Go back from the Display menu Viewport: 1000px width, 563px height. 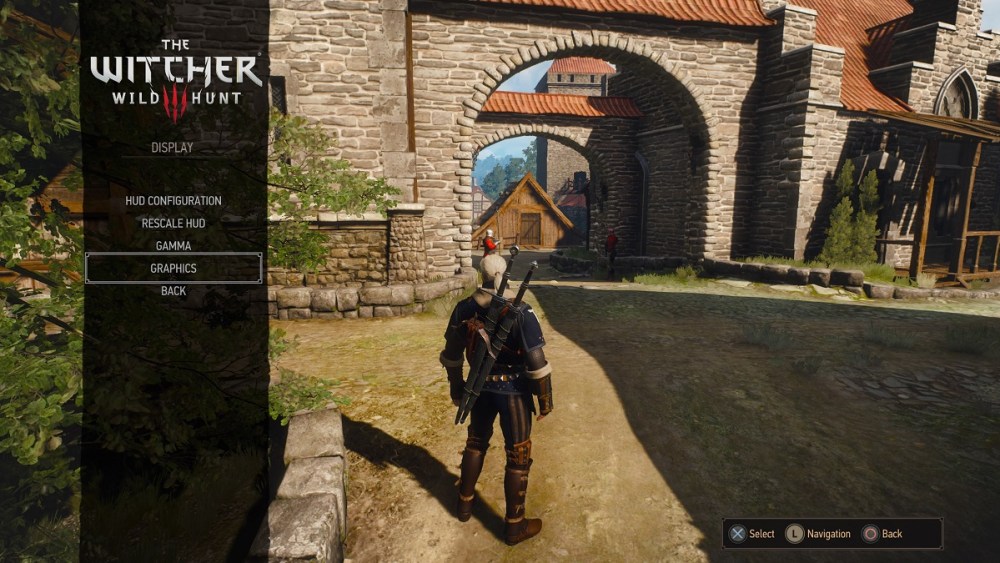pos(173,291)
